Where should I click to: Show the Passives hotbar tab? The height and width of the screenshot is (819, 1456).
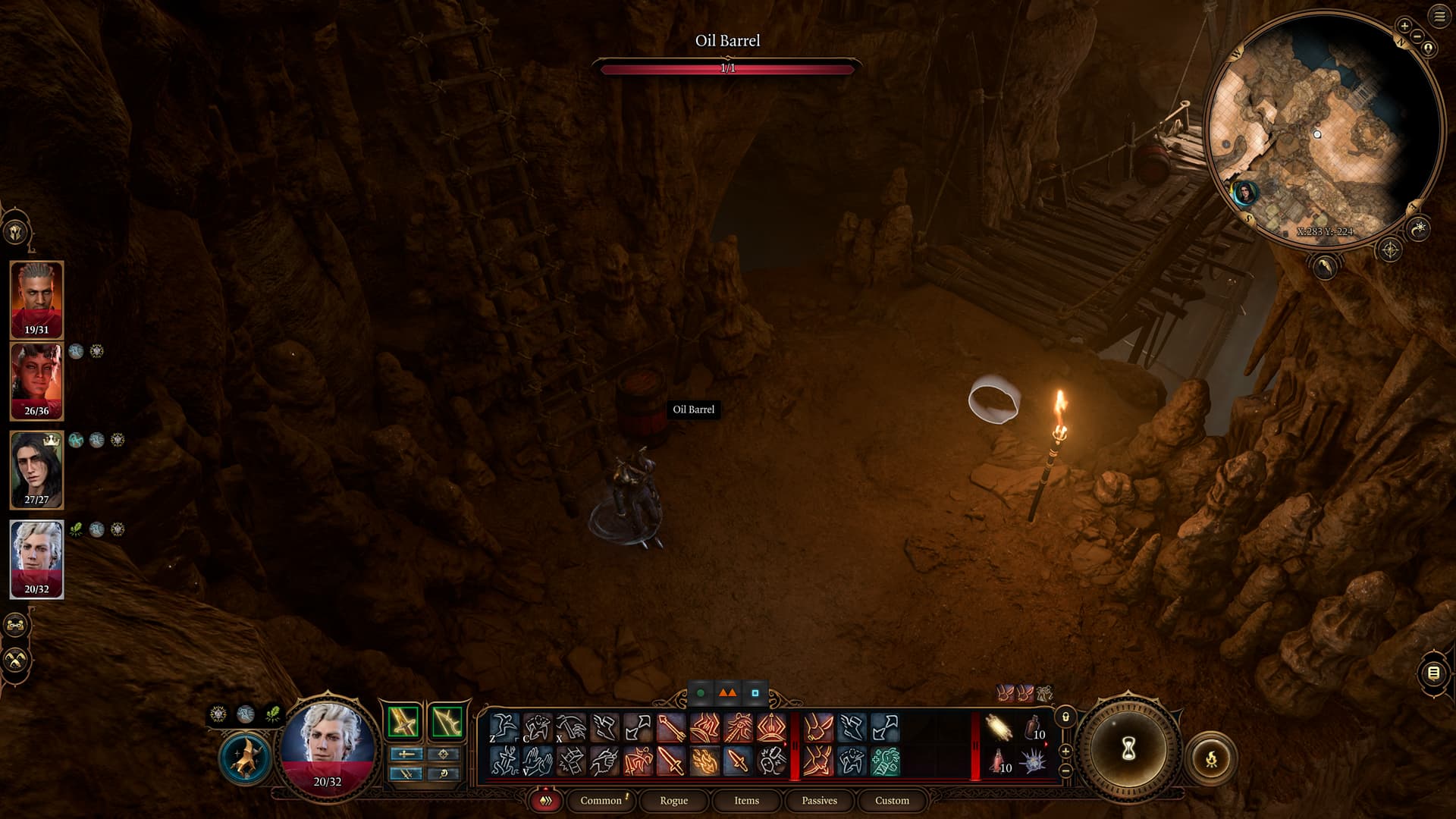coord(819,800)
